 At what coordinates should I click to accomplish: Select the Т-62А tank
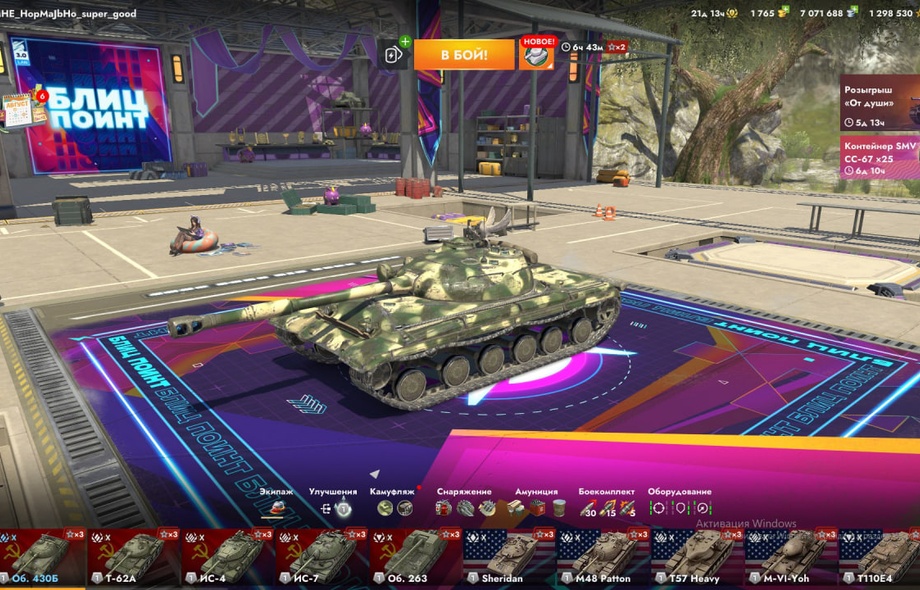coord(134,558)
